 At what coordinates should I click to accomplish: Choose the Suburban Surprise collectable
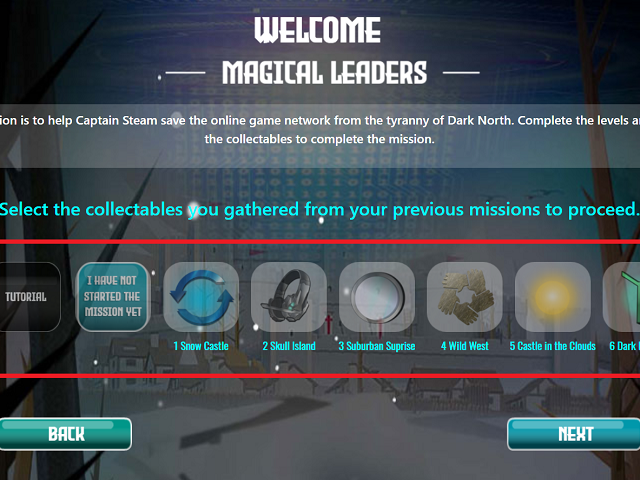tap(377, 297)
